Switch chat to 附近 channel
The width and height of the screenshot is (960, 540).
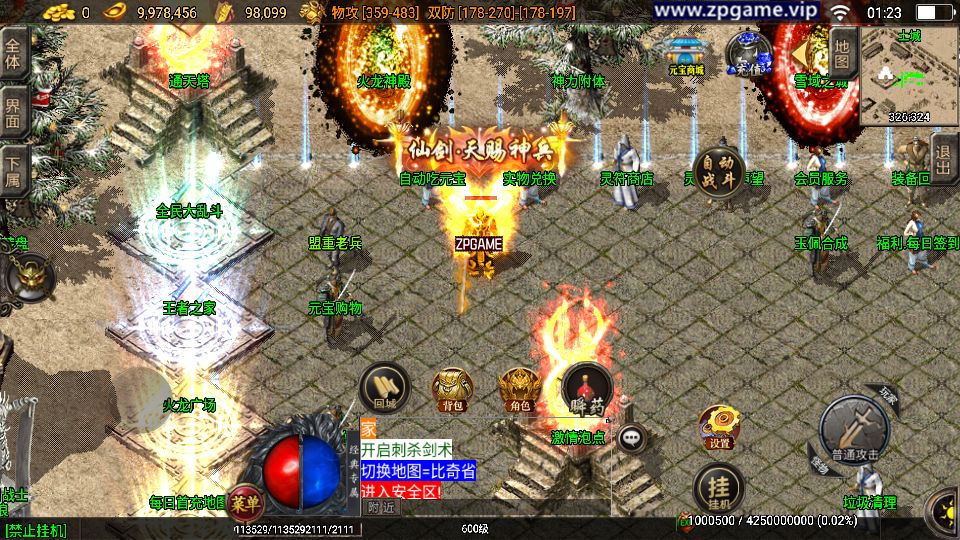tap(381, 507)
